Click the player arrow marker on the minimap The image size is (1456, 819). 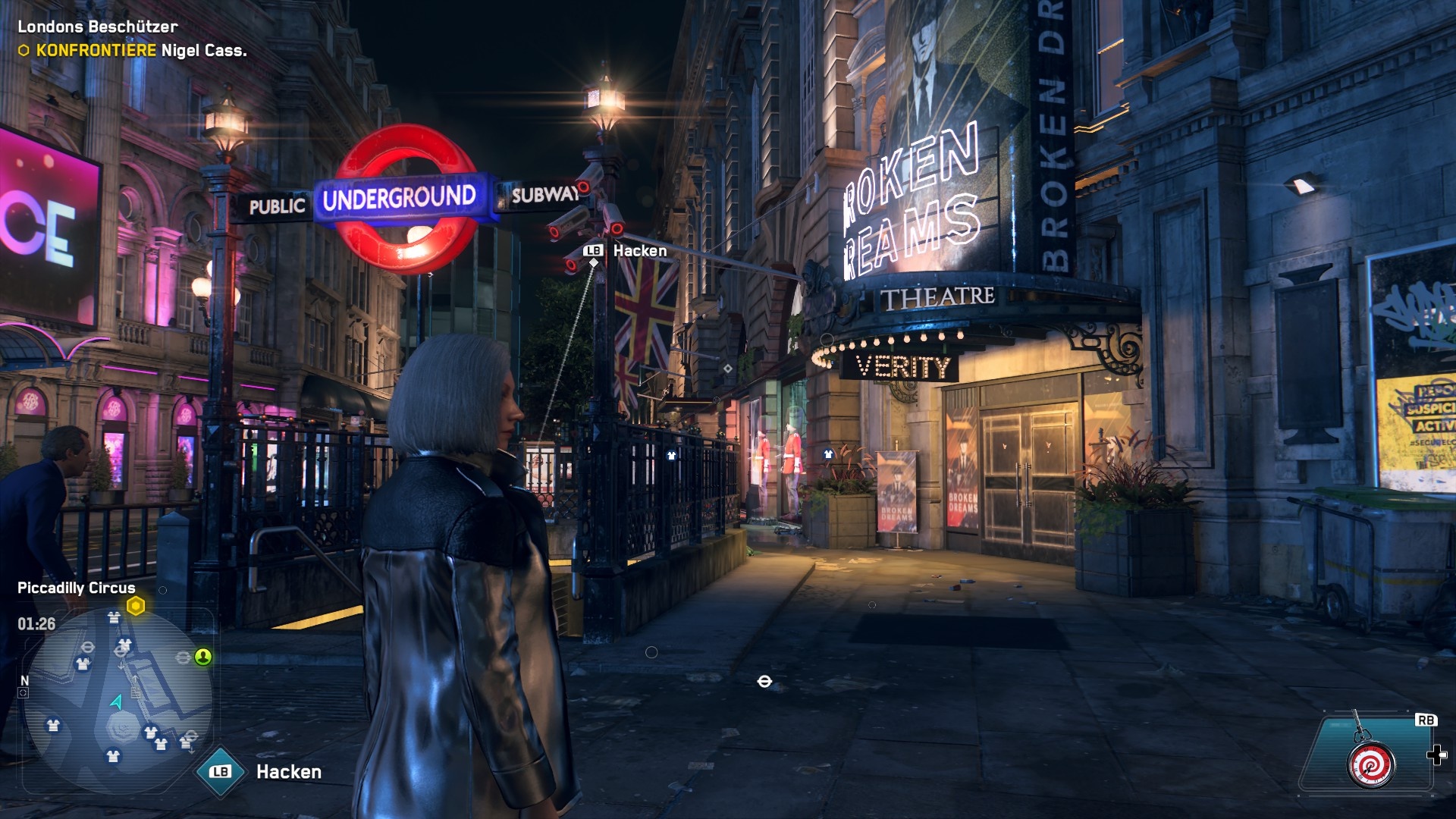[x=115, y=702]
